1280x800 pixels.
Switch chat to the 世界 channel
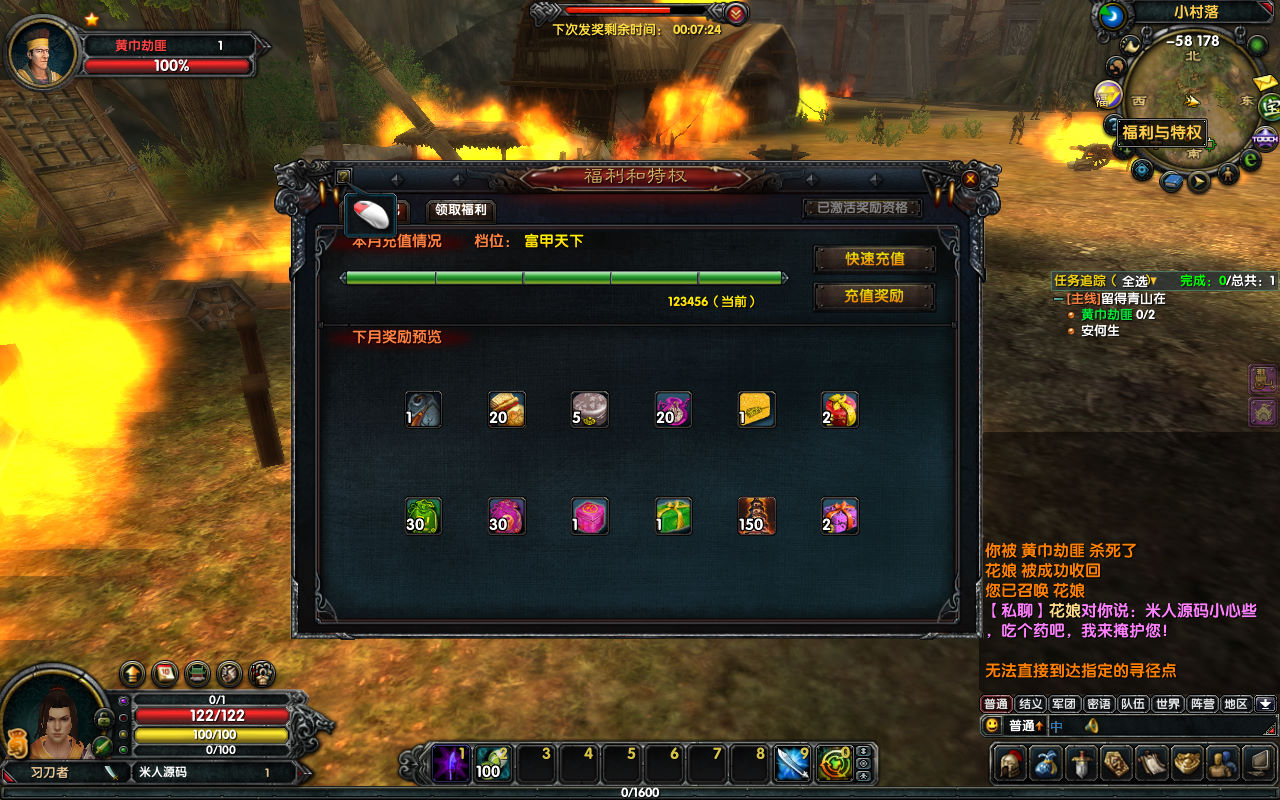(1168, 704)
